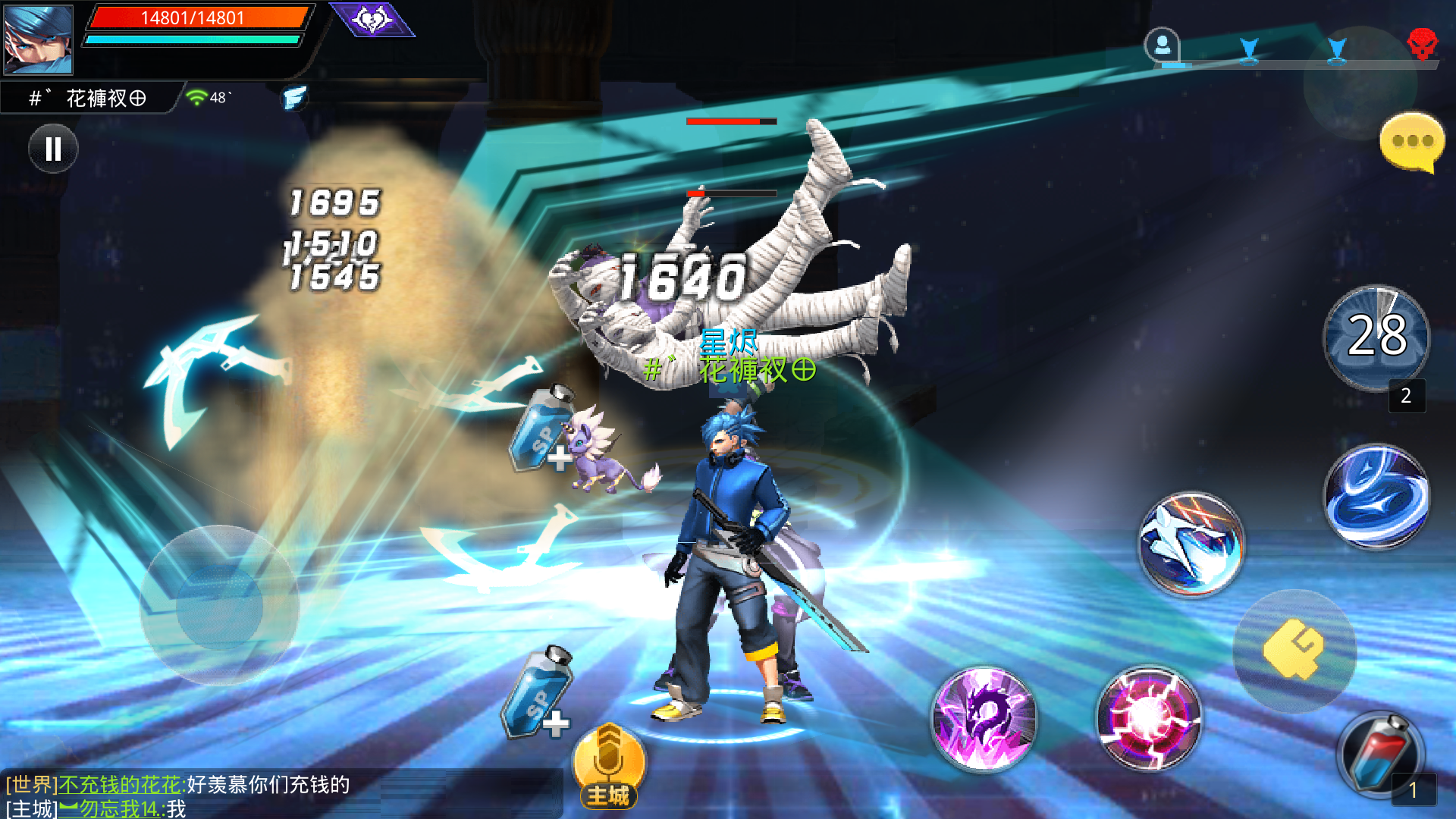Click the player portrait avatar
The width and height of the screenshot is (1456, 819).
(x=38, y=39)
